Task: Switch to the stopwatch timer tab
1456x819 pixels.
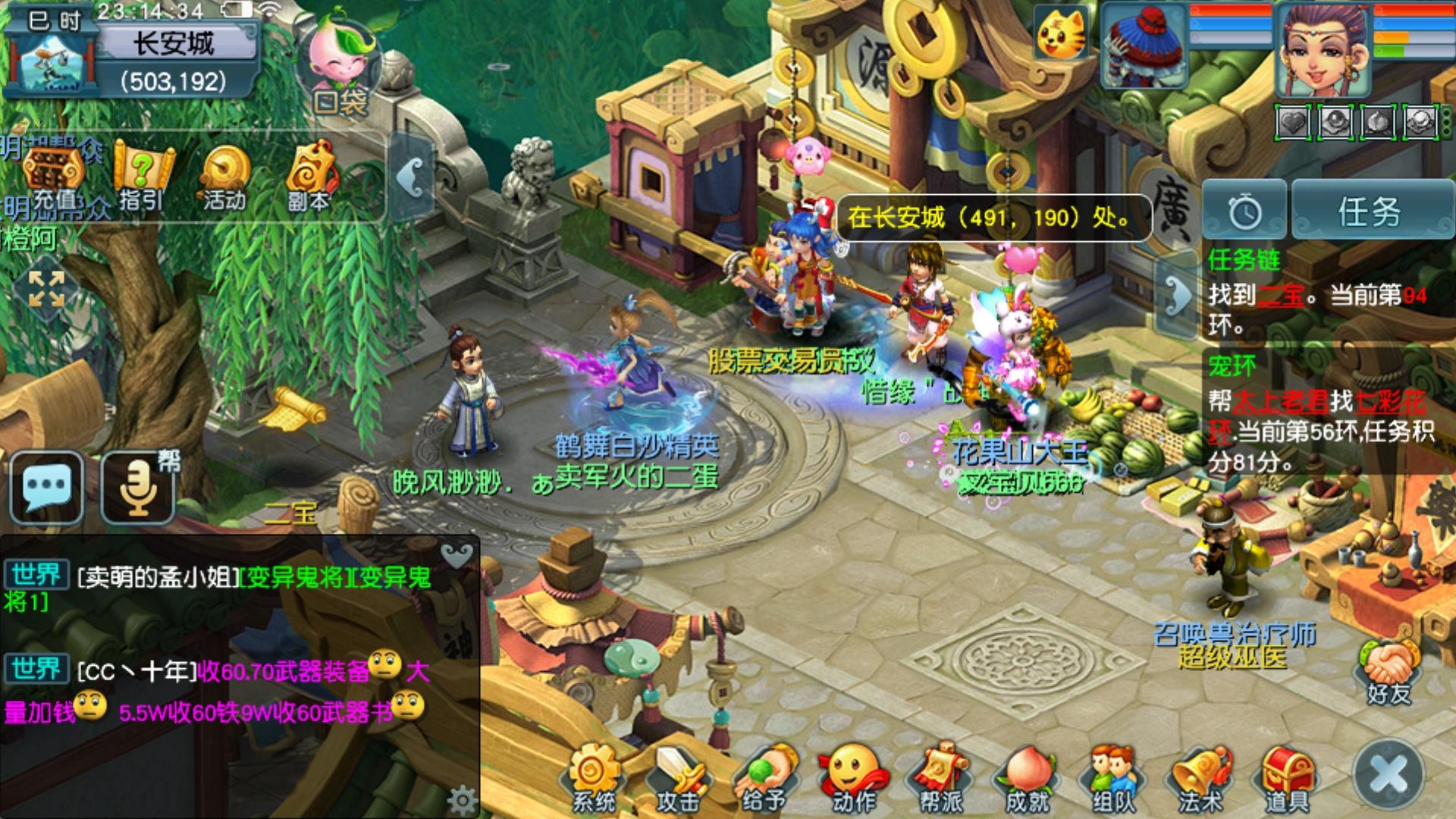Action: pyautogui.click(x=1244, y=211)
